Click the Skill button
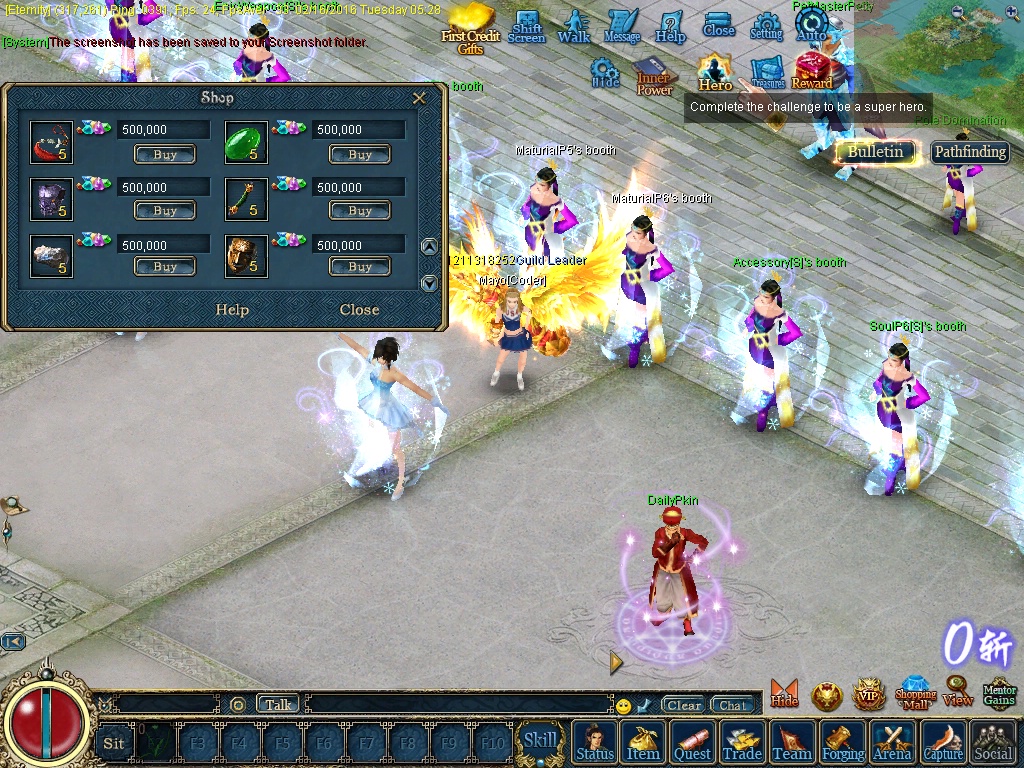Screen dimensions: 1024x768 coord(540,741)
